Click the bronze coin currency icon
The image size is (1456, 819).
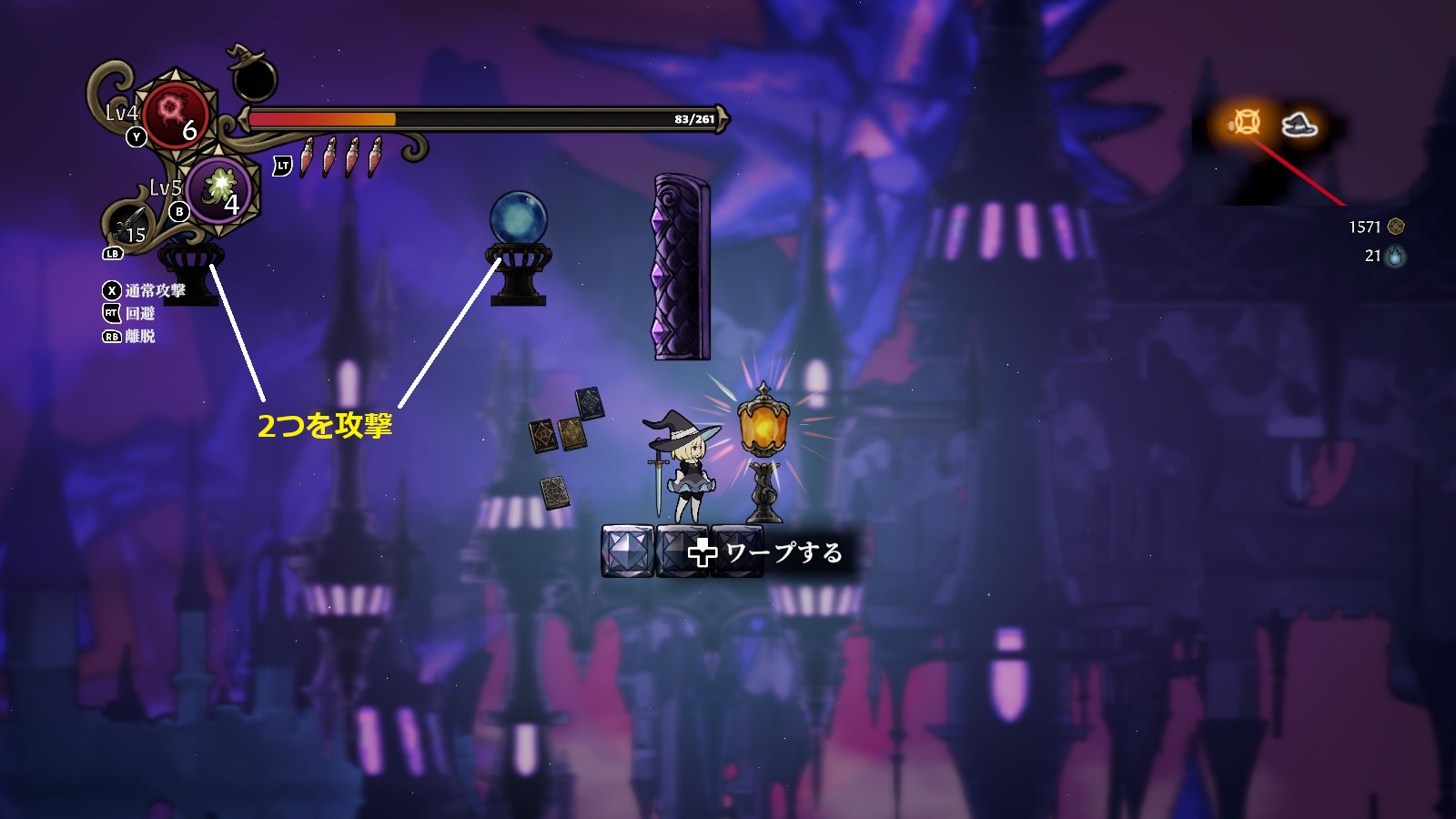pos(1396,227)
